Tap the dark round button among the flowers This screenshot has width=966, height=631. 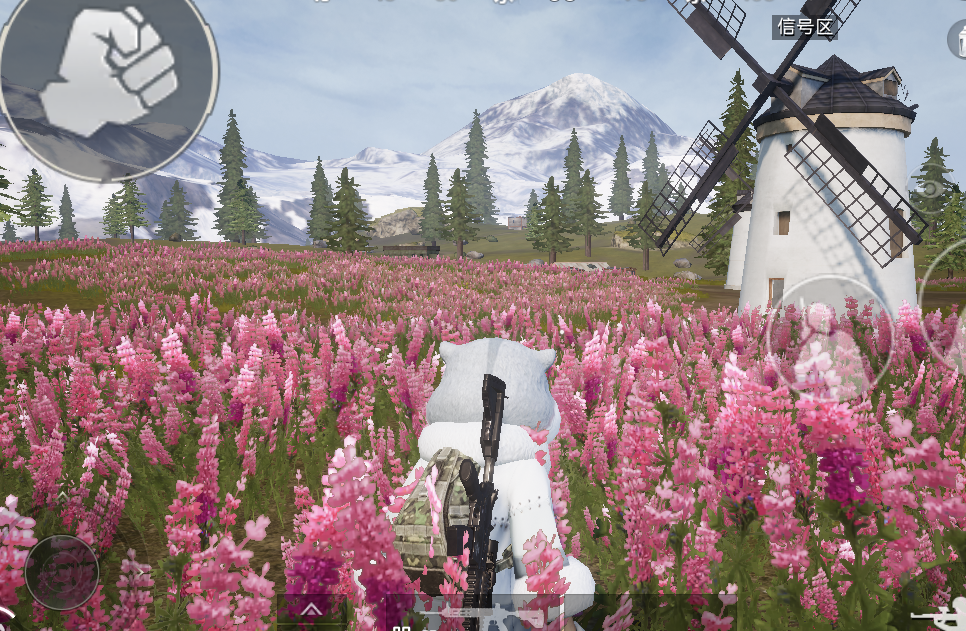click(62, 572)
